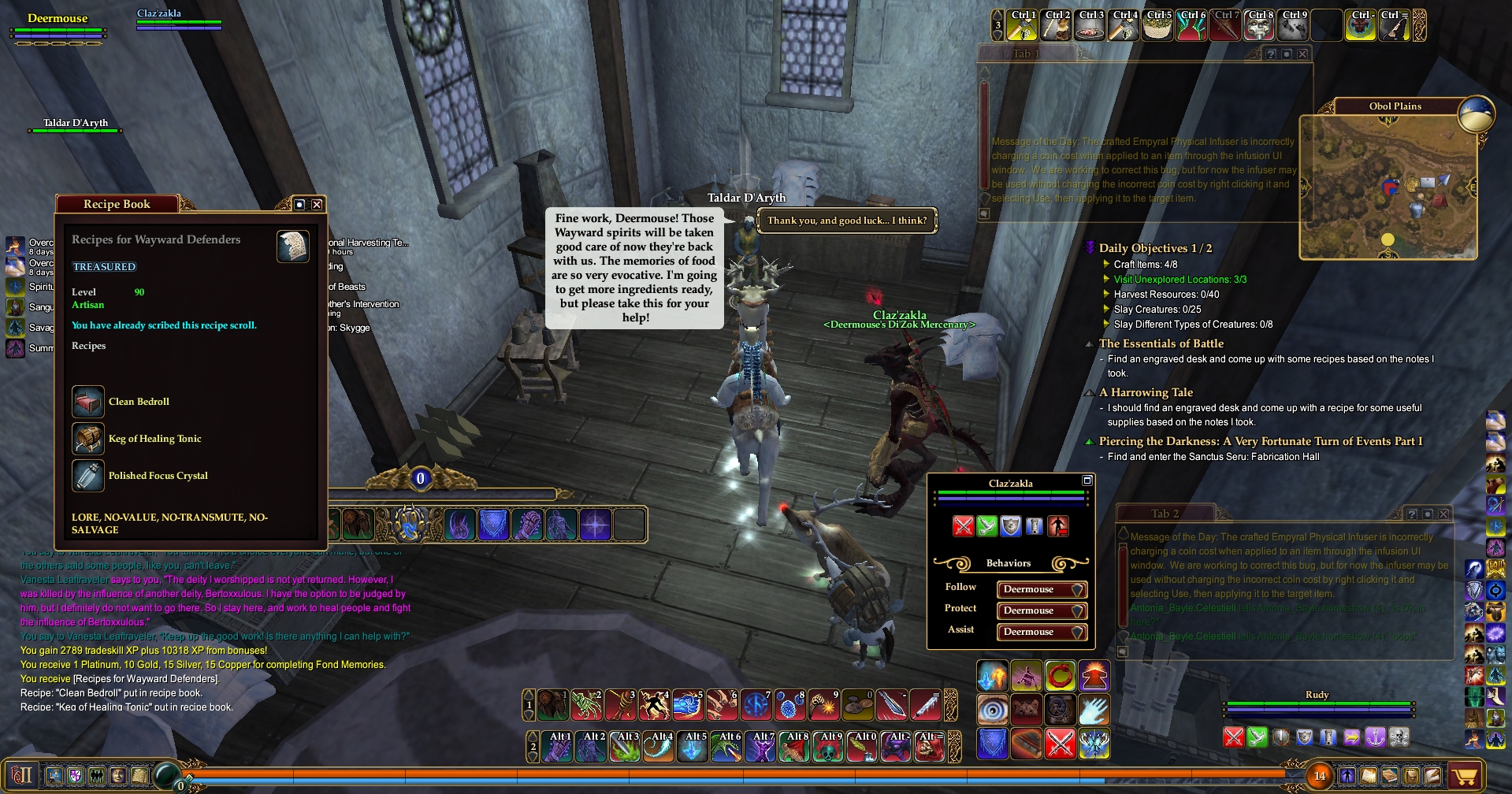Switch to chat Tab 2
1512x794 pixels.
click(1165, 514)
